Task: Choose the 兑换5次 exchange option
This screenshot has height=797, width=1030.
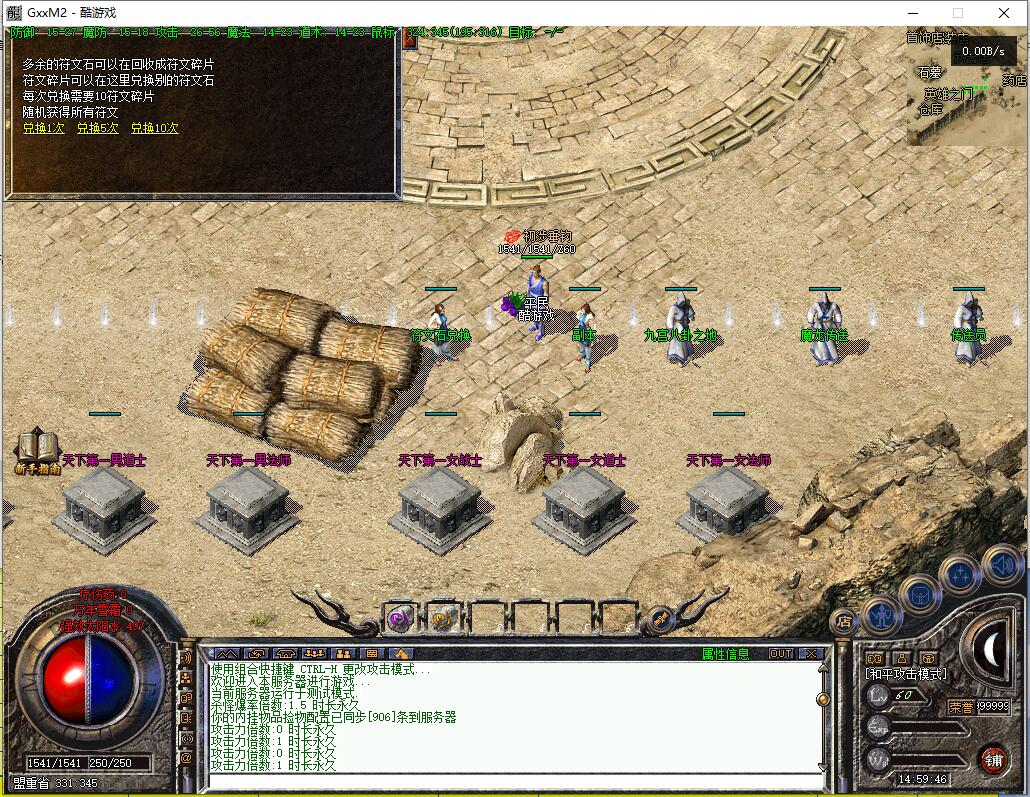Action: click(x=97, y=129)
